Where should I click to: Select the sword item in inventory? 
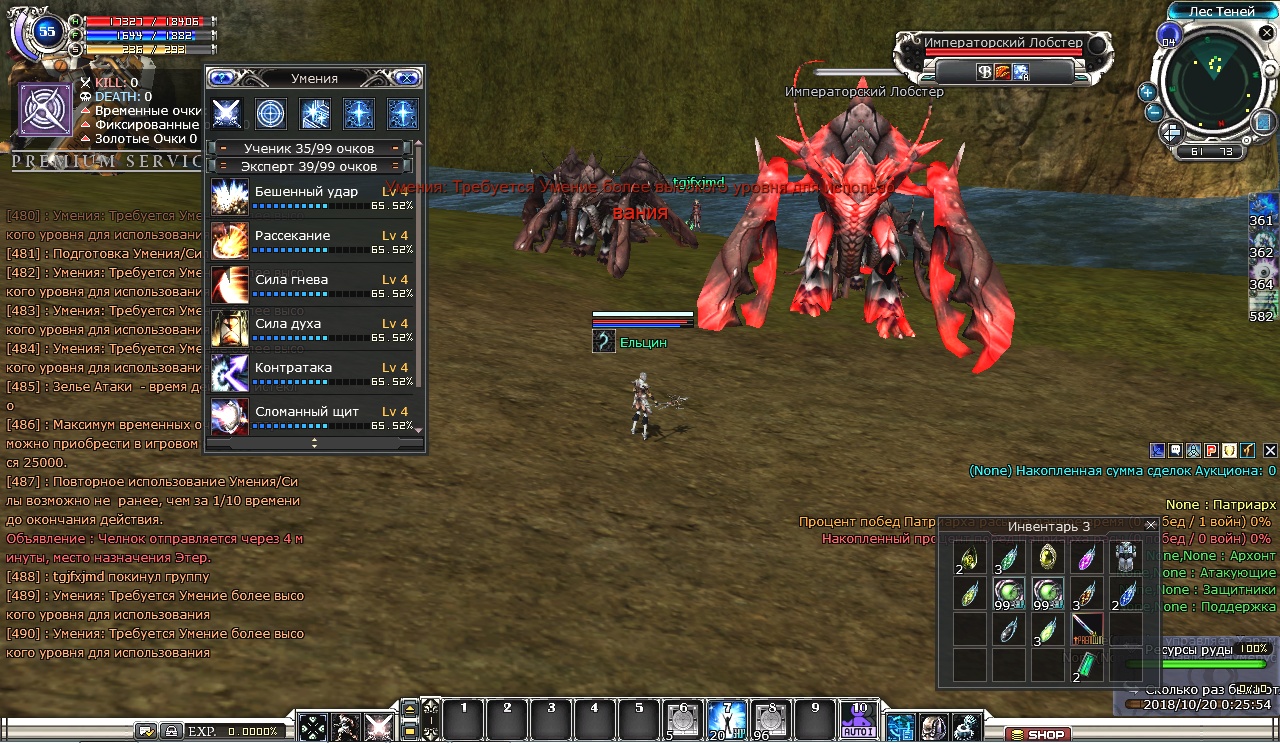pyautogui.click(x=1087, y=628)
